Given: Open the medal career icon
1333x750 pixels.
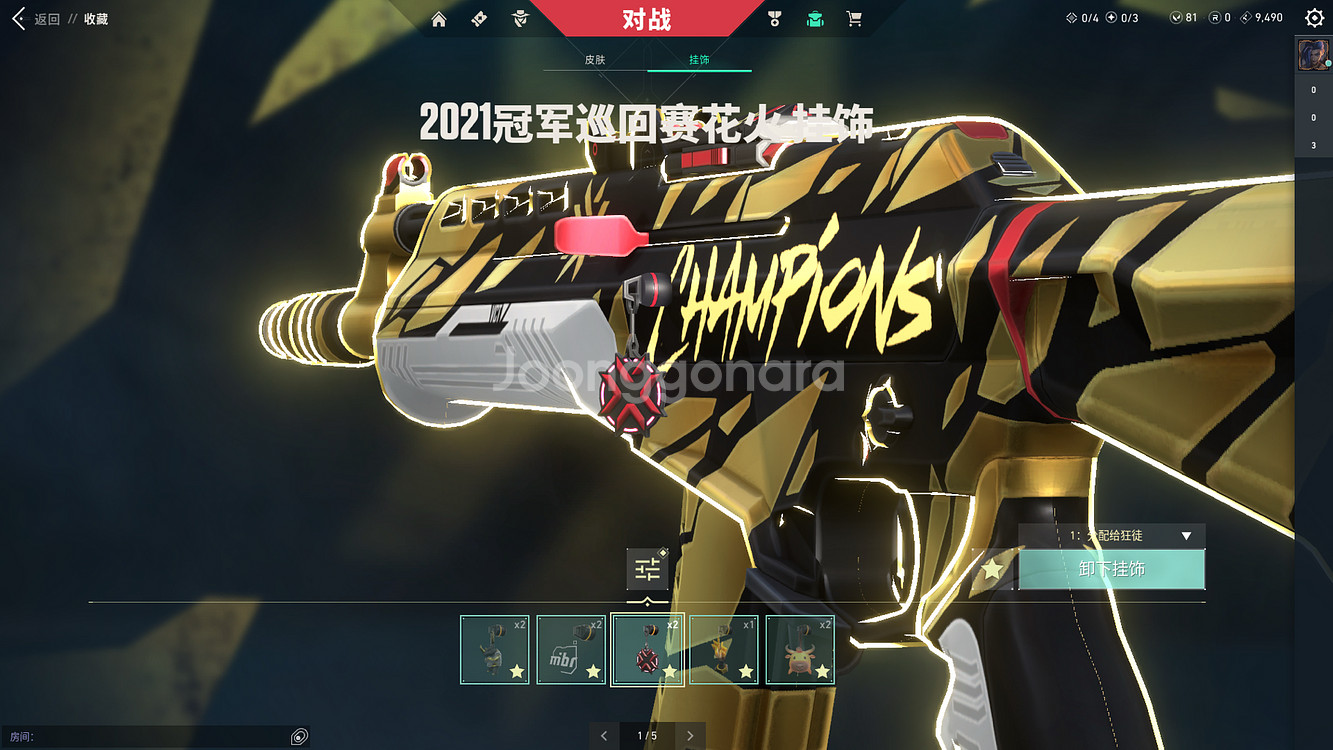Looking at the screenshot, I should tap(774, 19).
